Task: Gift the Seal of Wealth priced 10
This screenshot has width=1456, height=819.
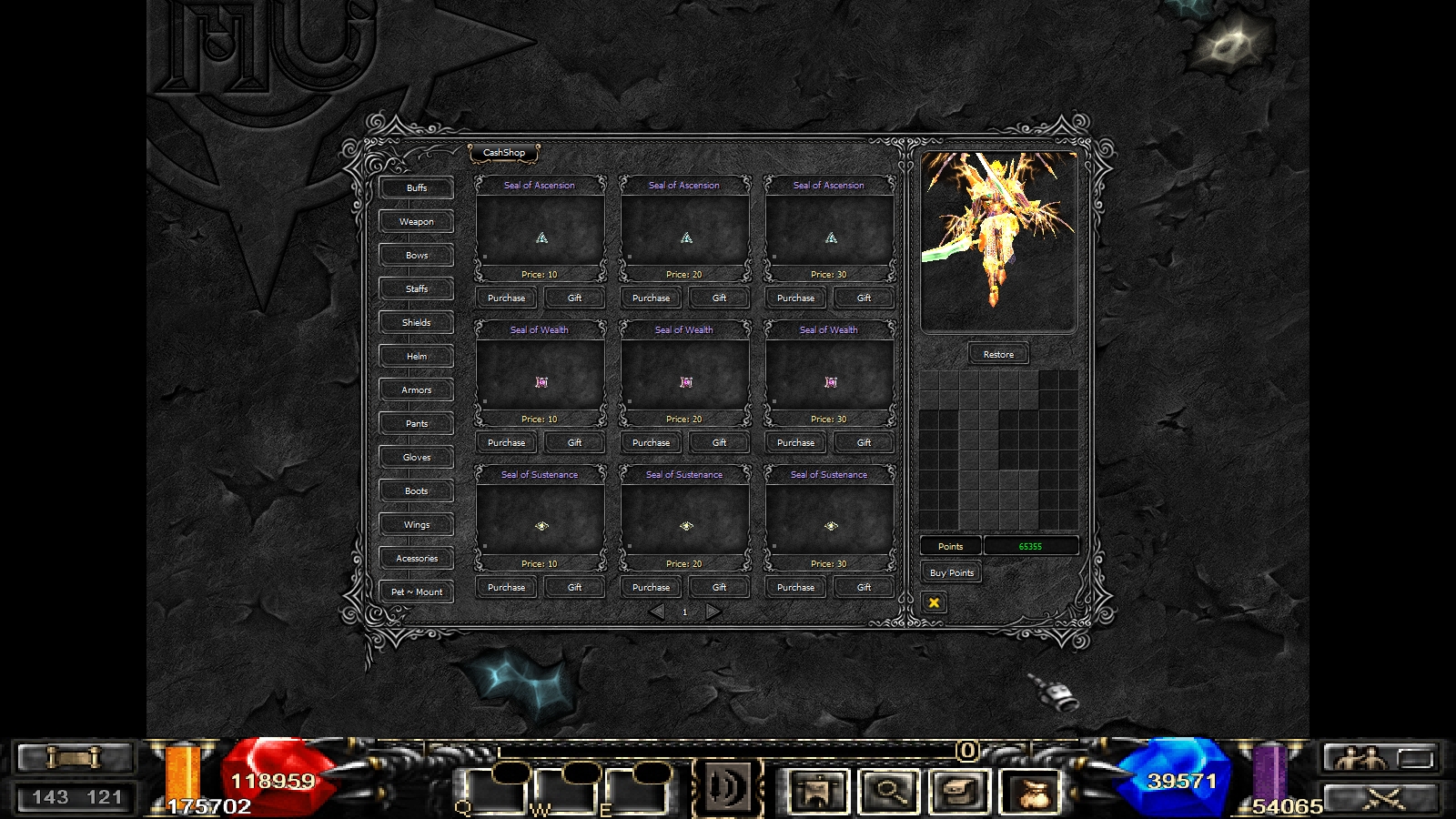Action: point(574,443)
